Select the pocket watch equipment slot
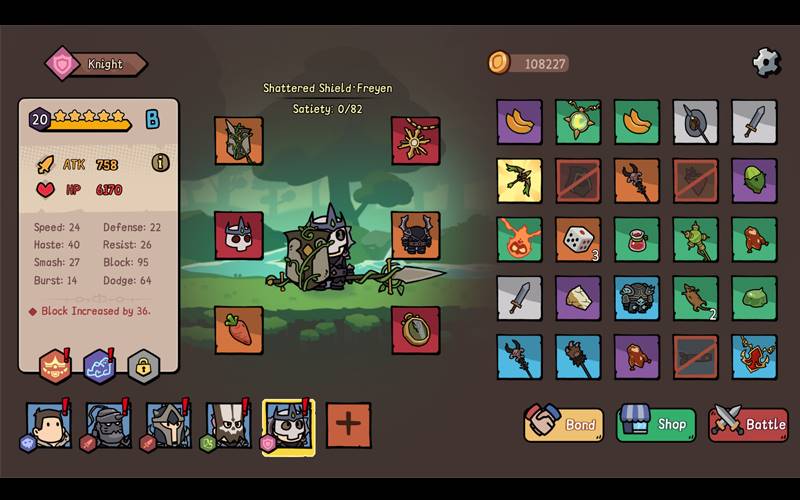 point(415,330)
